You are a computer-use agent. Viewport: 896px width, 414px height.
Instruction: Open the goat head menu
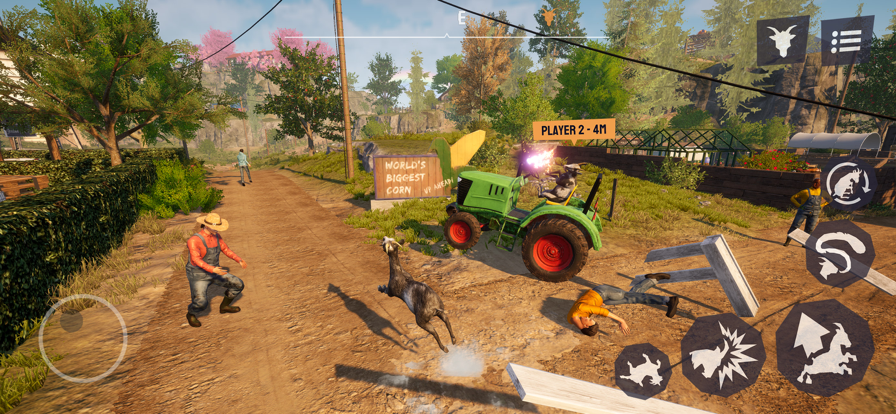(x=783, y=41)
